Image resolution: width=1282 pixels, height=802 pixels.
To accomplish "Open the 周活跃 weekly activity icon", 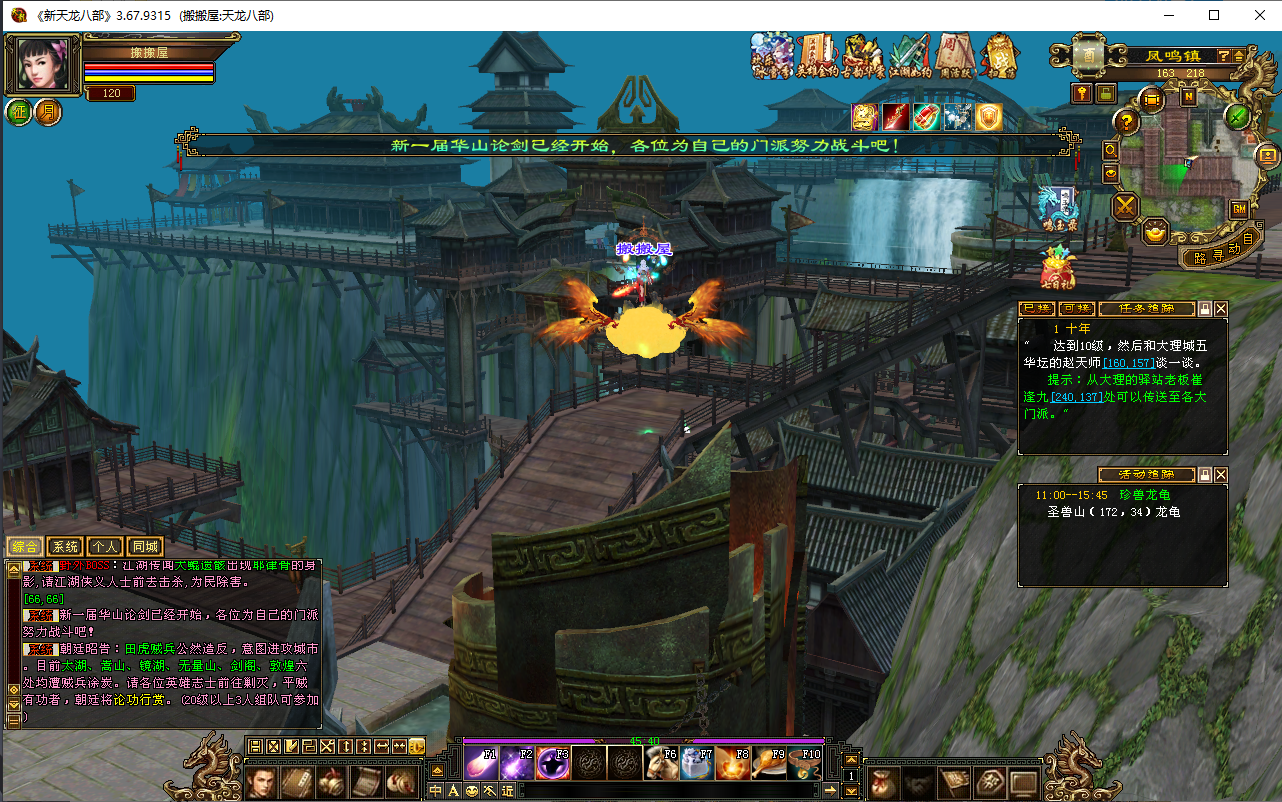I will pos(955,56).
